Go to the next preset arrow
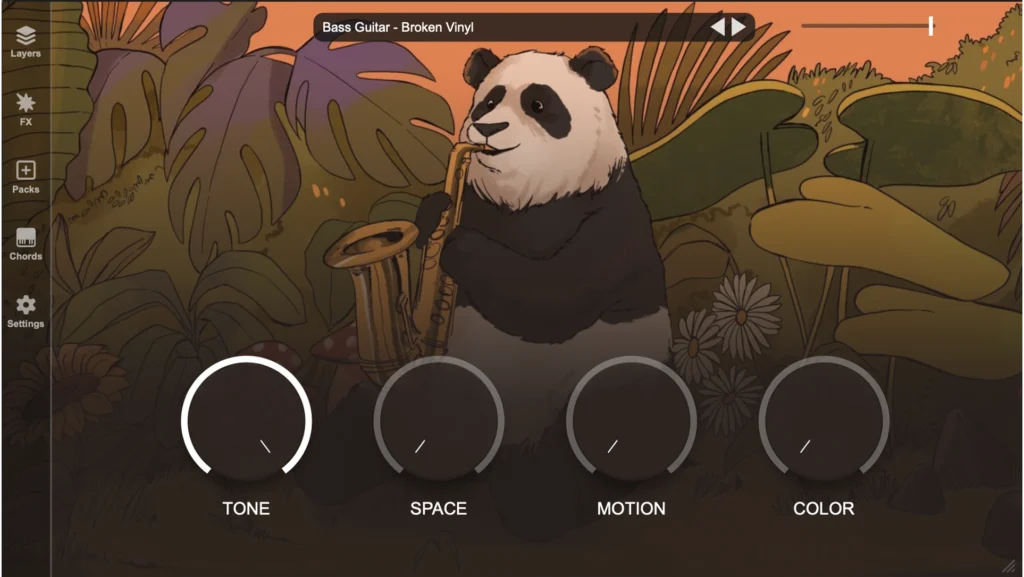The image size is (1024, 577). pyautogui.click(x=739, y=27)
